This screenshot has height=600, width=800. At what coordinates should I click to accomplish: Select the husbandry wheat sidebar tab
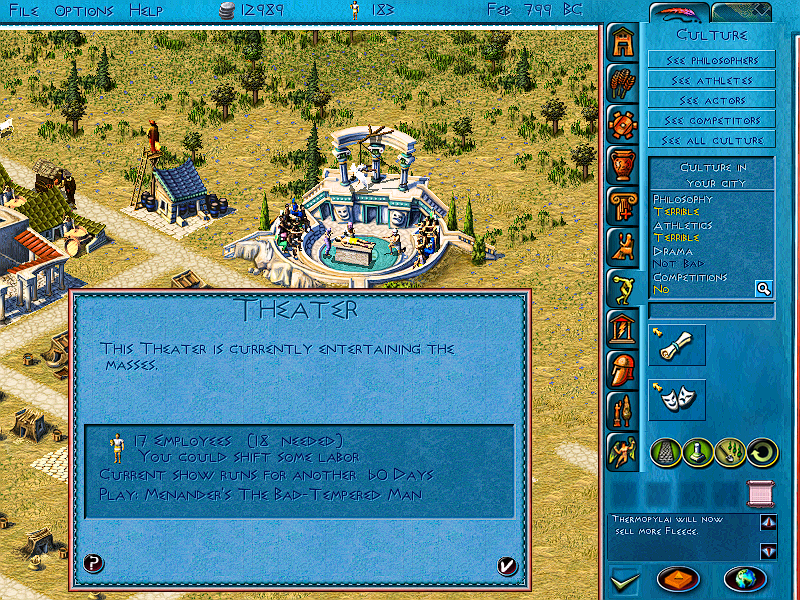623,83
